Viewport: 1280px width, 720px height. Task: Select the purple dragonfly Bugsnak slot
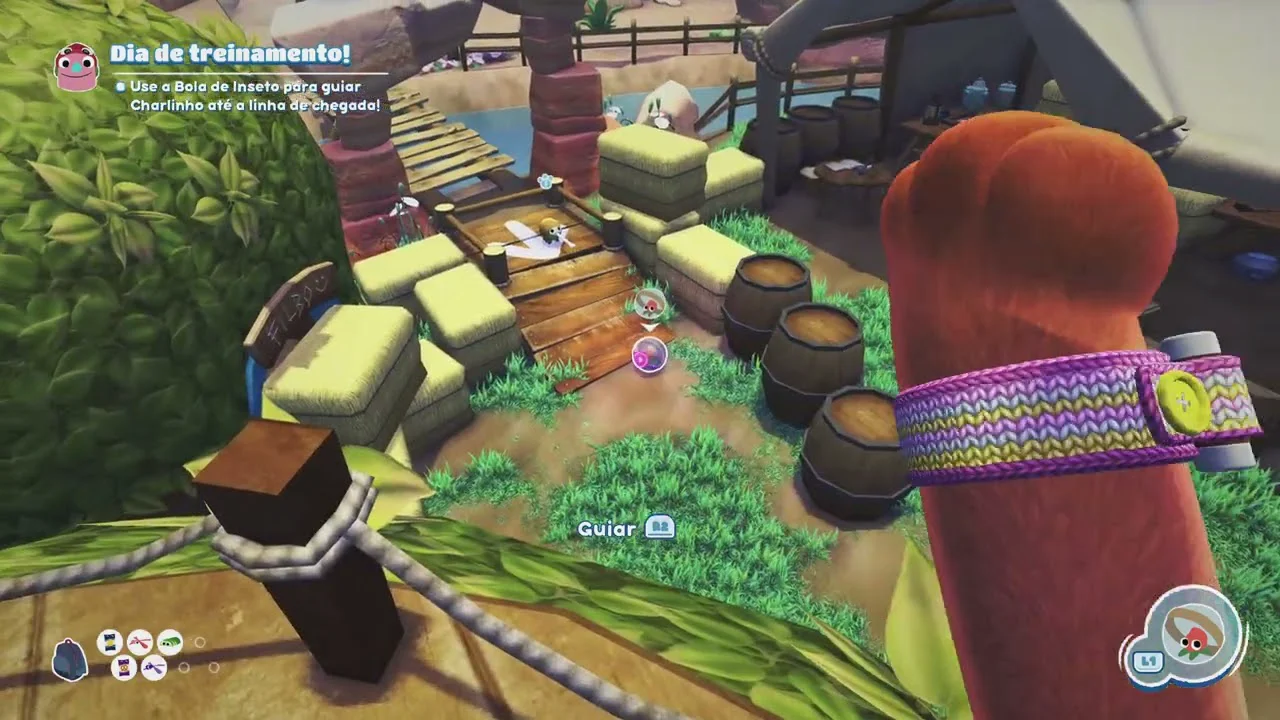coord(154,667)
